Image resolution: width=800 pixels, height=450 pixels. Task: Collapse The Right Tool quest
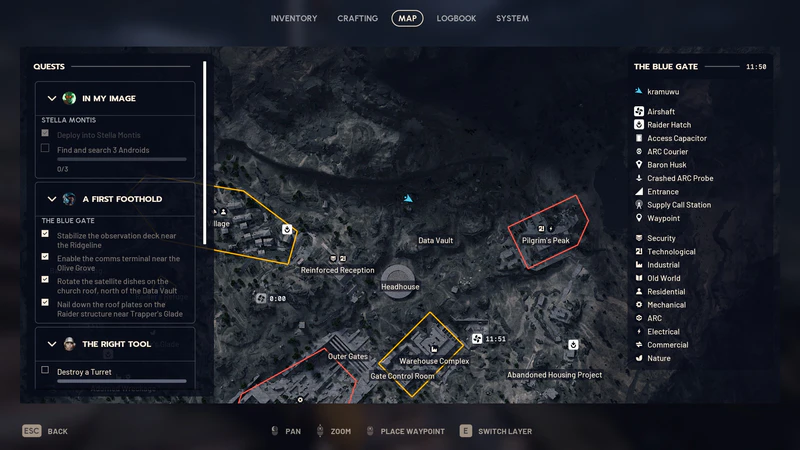pyautogui.click(x=52, y=344)
